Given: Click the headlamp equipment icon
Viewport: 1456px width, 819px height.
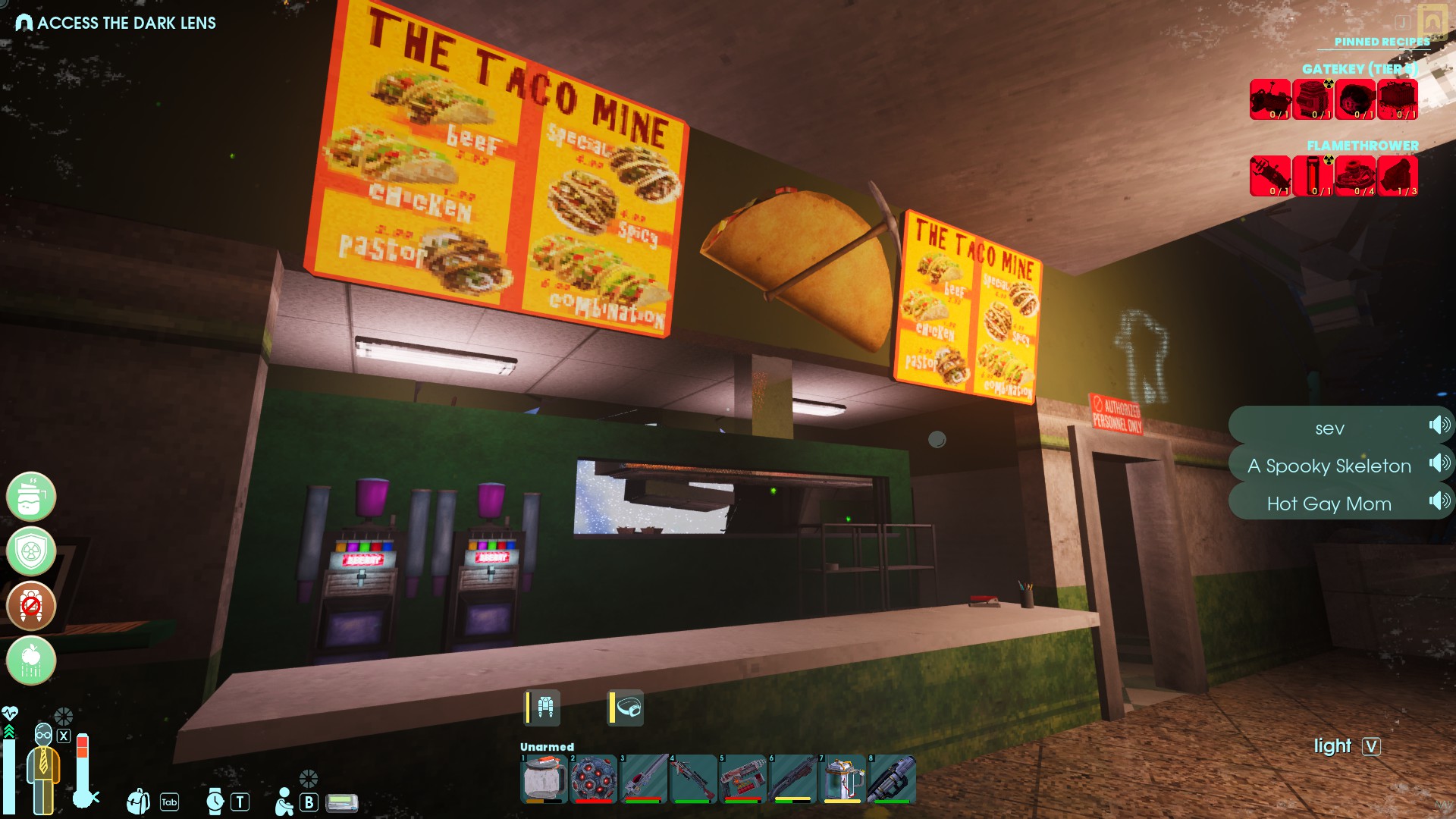Looking at the screenshot, I should tap(628, 708).
